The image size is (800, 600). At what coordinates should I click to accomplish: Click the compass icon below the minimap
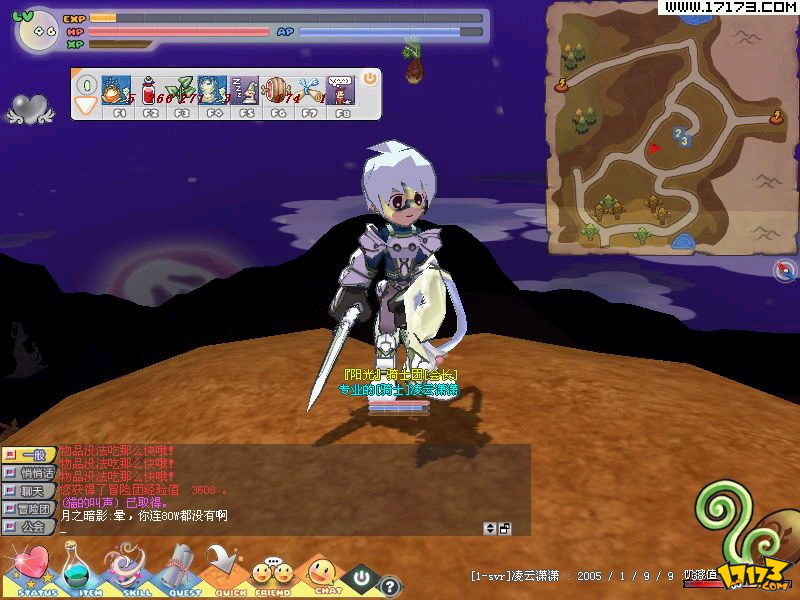(x=784, y=270)
